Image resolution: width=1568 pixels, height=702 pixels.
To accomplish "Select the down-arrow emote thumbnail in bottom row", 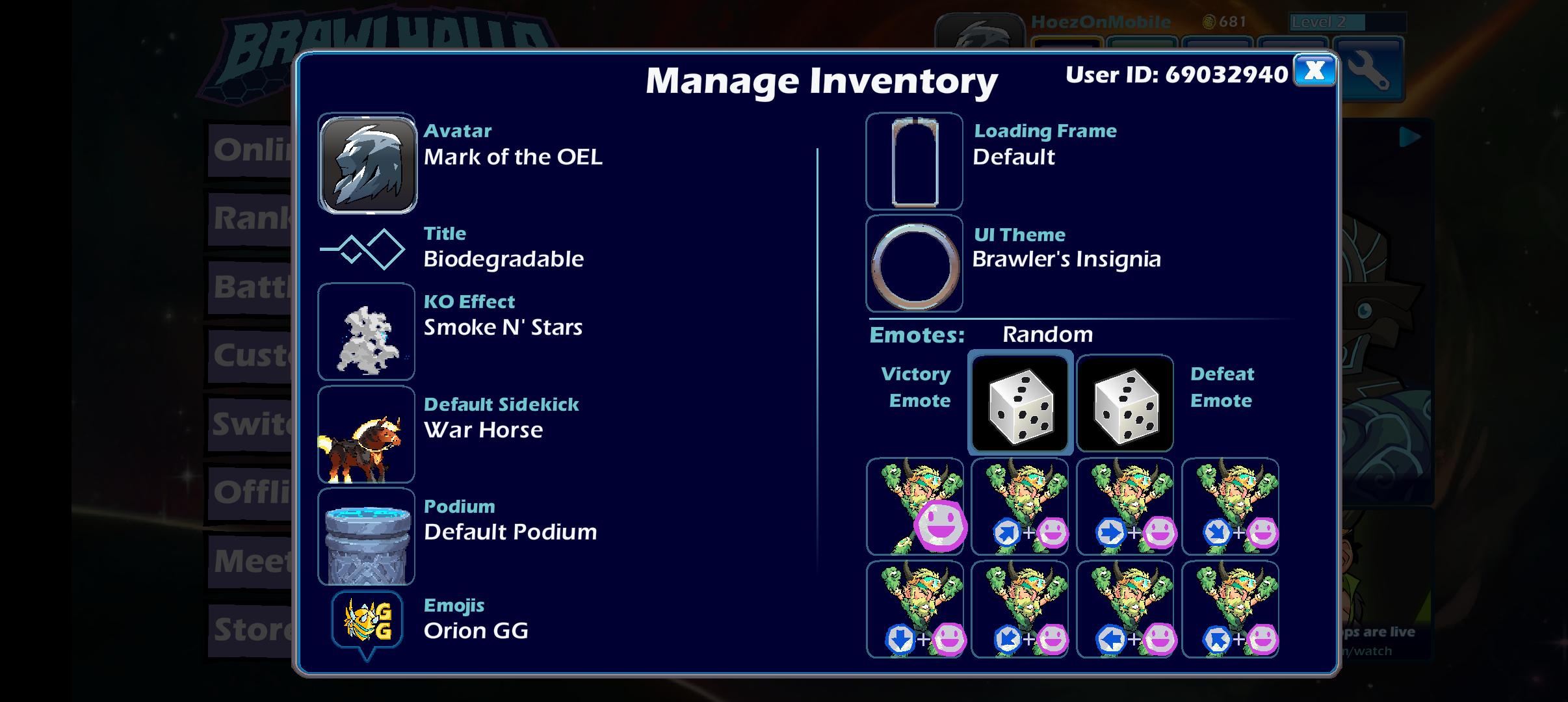I will click(x=915, y=608).
